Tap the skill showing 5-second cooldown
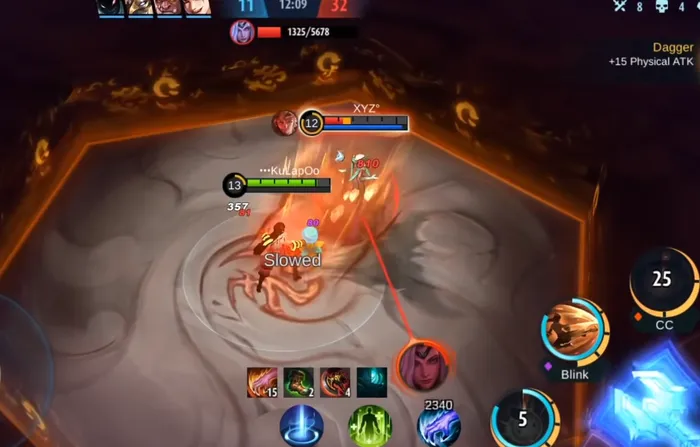Screen dimensions: 700x447 (523, 420)
